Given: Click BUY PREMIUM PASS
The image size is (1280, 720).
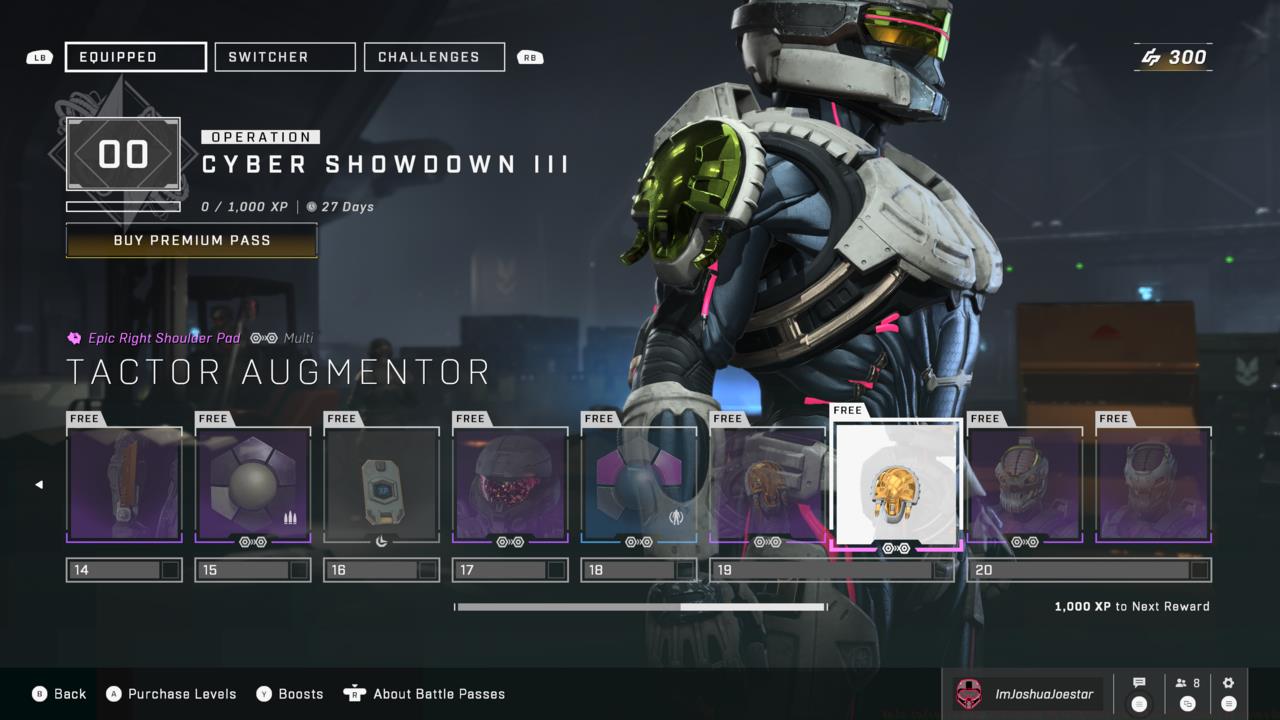Looking at the screenshot, I should [x=191, y=240].
